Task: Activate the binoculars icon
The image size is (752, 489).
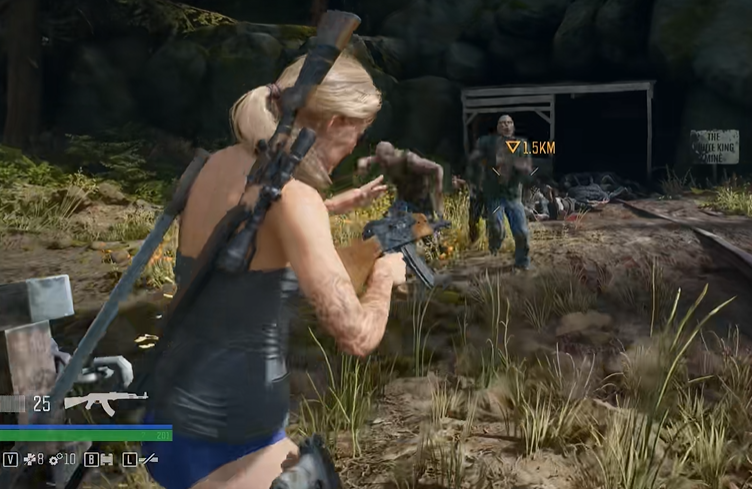Action: (x=106, y=459)
